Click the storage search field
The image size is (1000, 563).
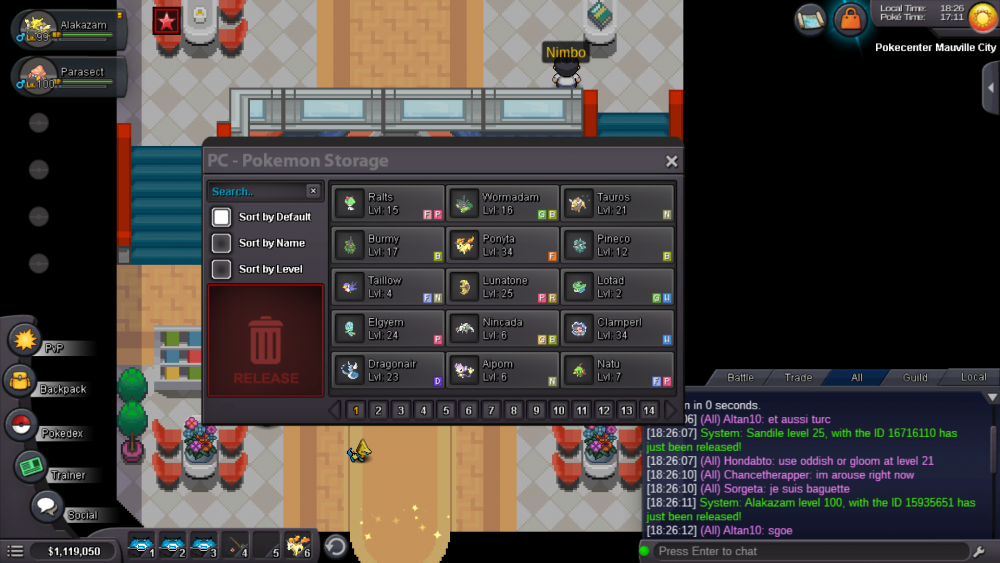click(x=256, y=191)
